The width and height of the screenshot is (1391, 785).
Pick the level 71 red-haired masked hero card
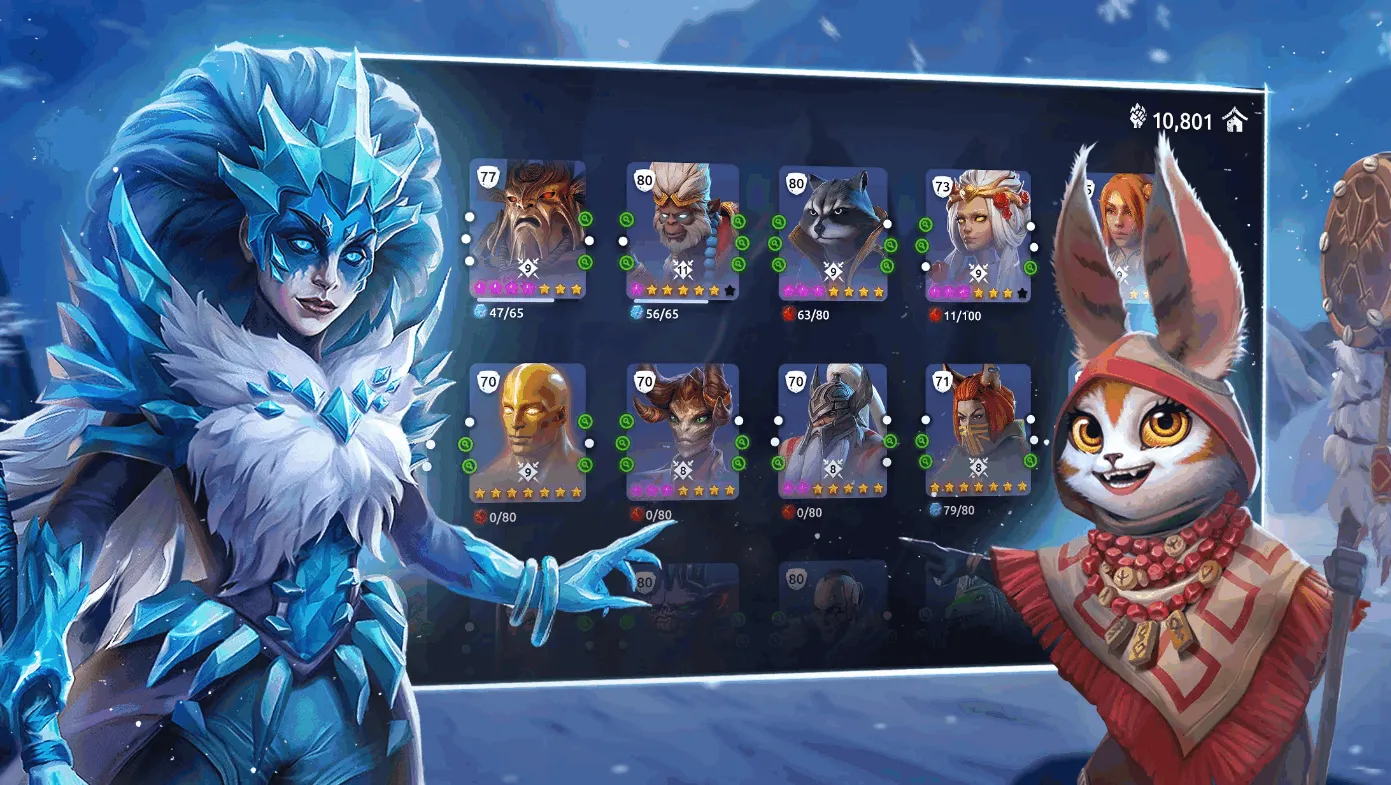coord(978,428)
